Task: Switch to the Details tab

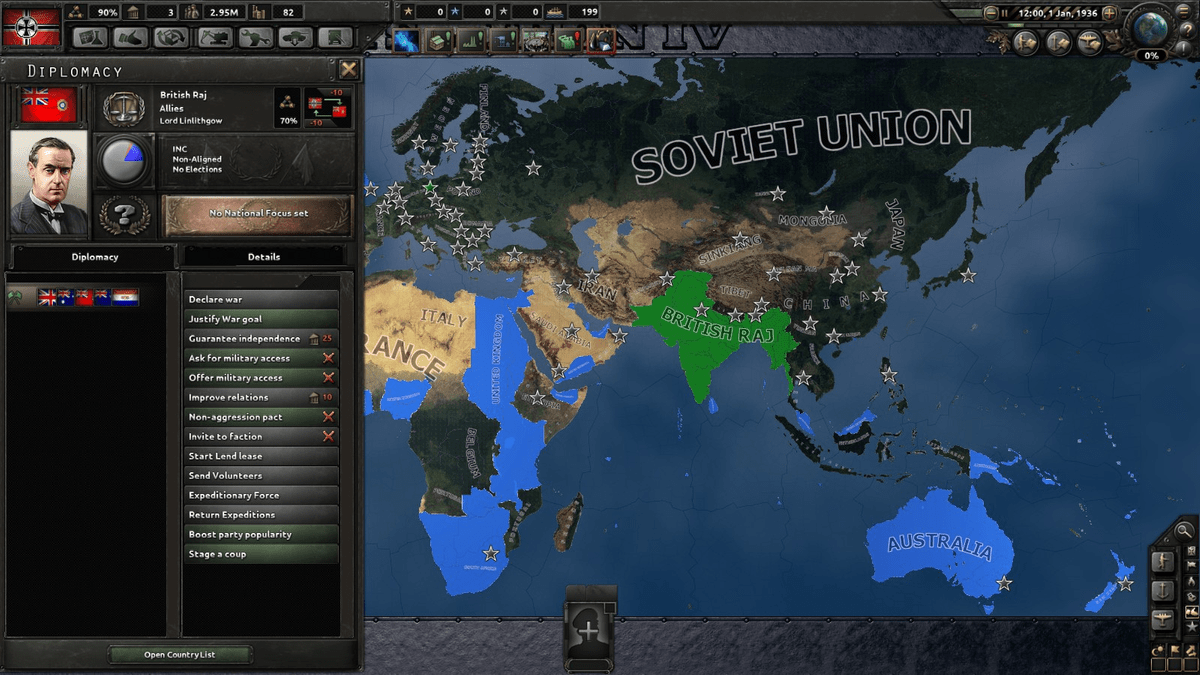Action: pos(264,257)
